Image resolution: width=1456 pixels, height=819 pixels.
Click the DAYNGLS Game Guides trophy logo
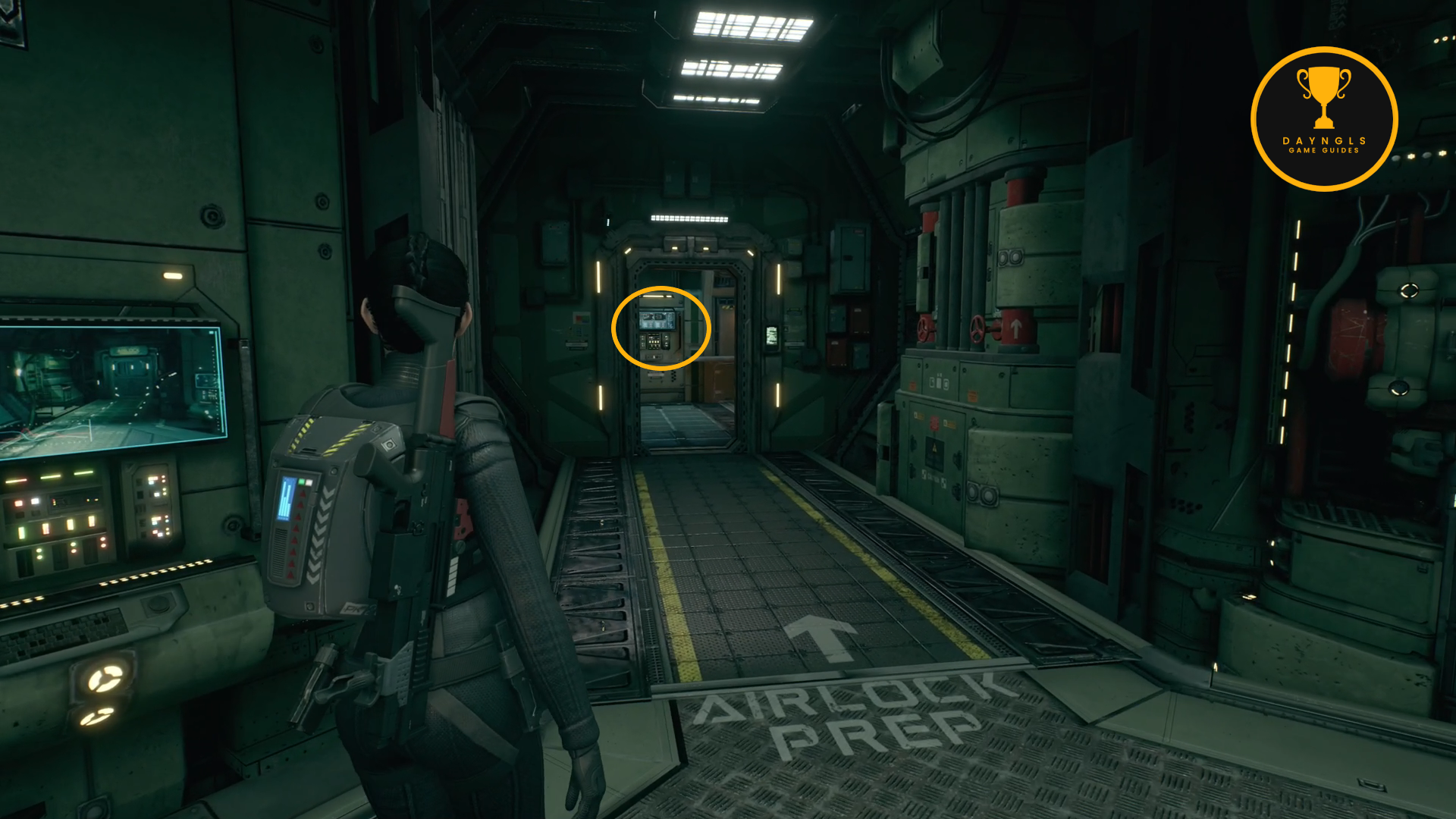(x=1323, y=119)
